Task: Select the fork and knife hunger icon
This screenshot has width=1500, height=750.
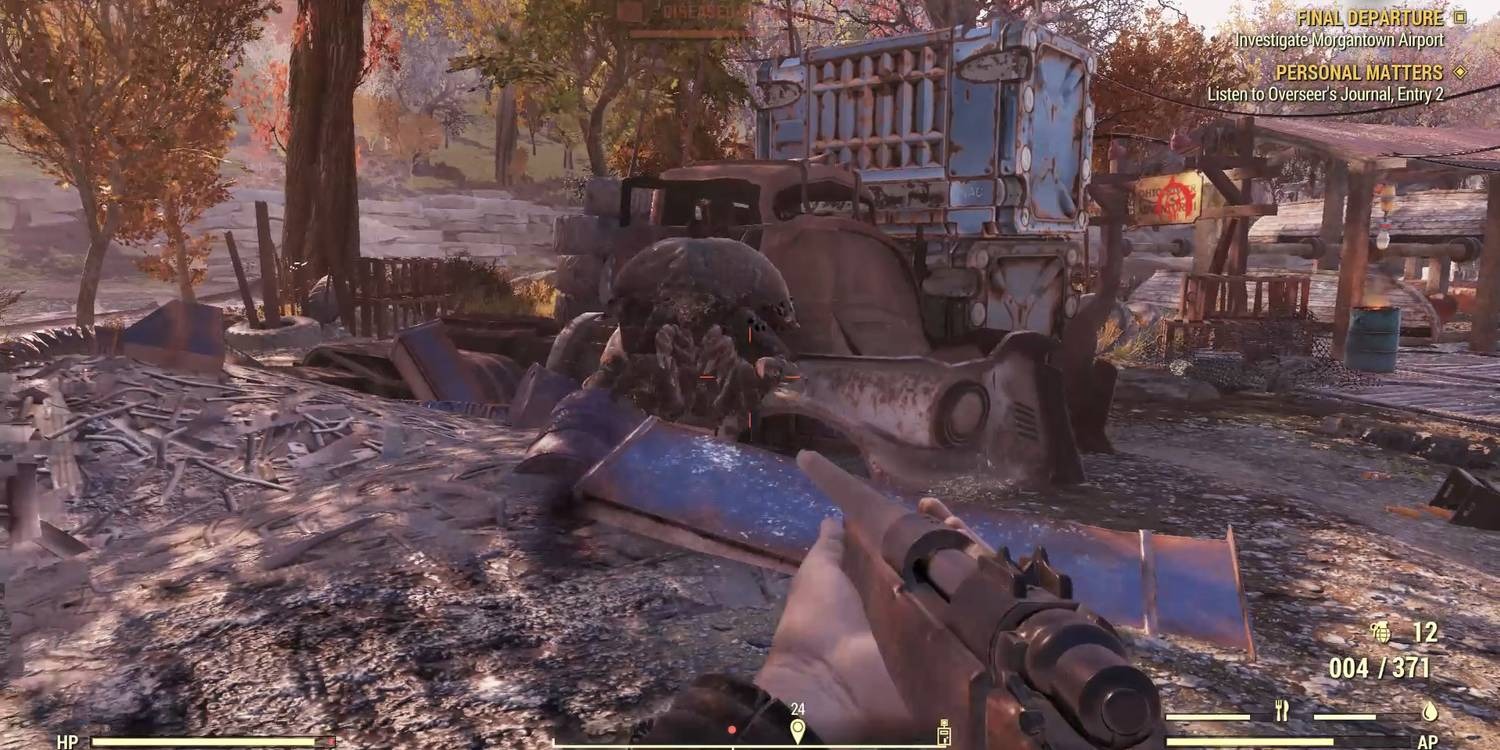Action: [1281, 710]
